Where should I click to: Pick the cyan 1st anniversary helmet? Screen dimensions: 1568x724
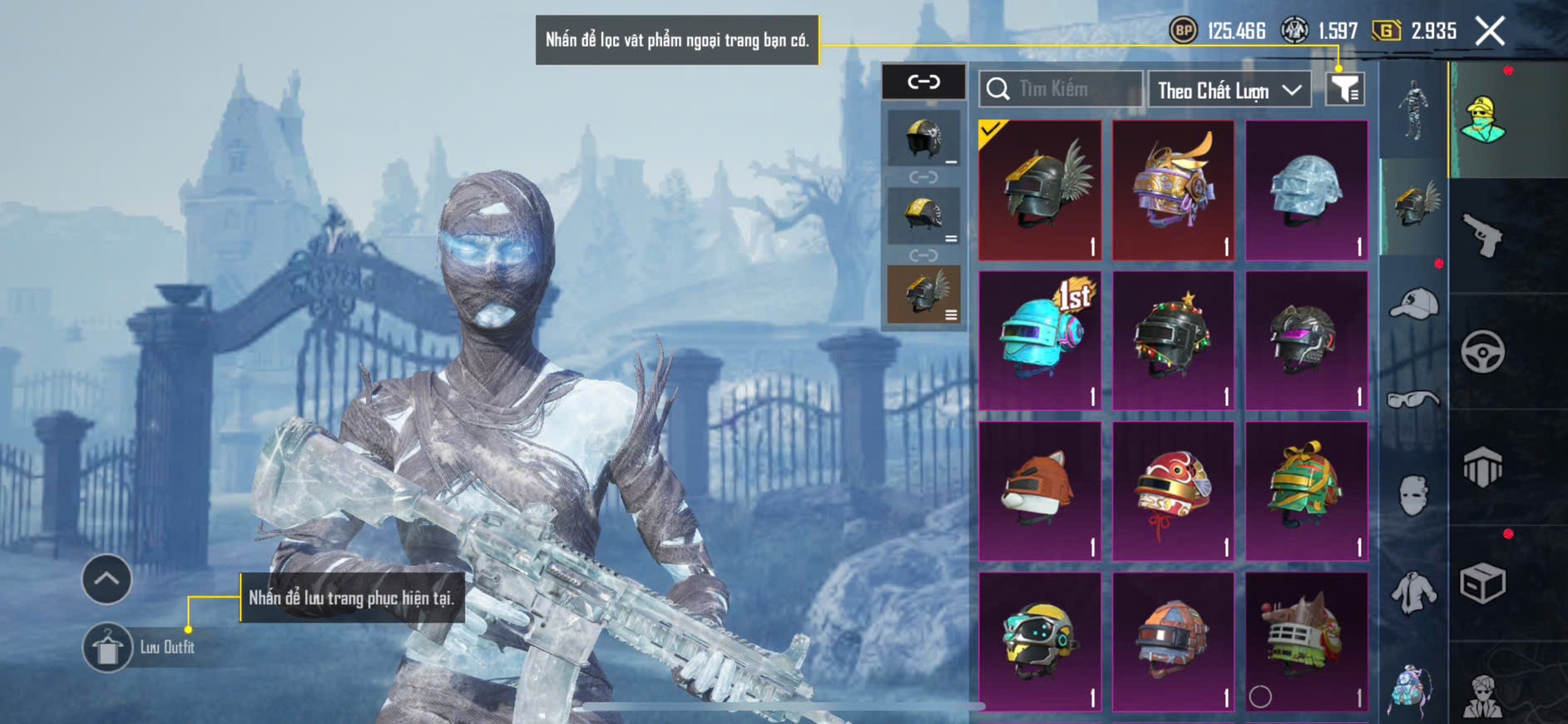pyautogui.click(x=1040, y=340)
